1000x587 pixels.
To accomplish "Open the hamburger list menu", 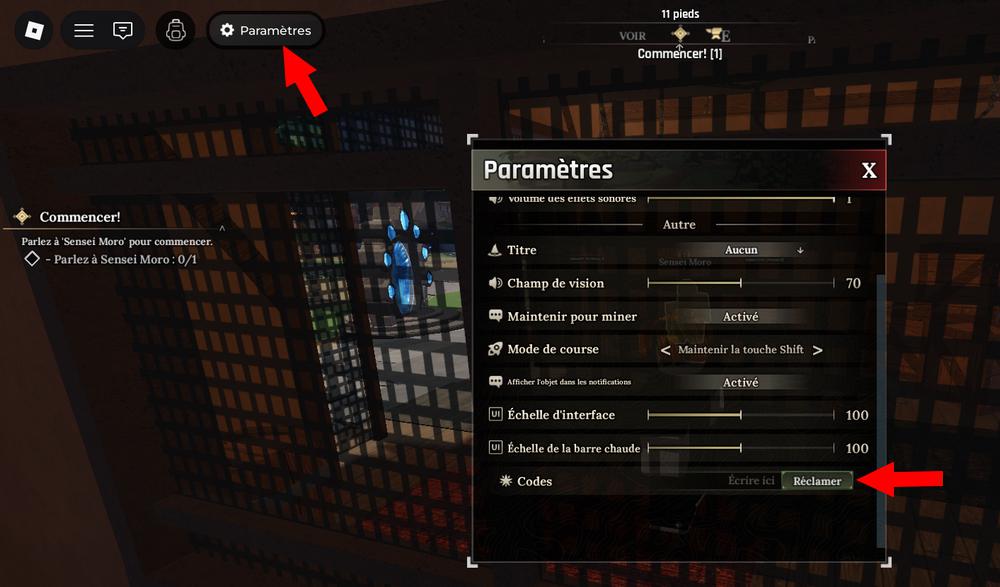I will click(x=84, y=30).
